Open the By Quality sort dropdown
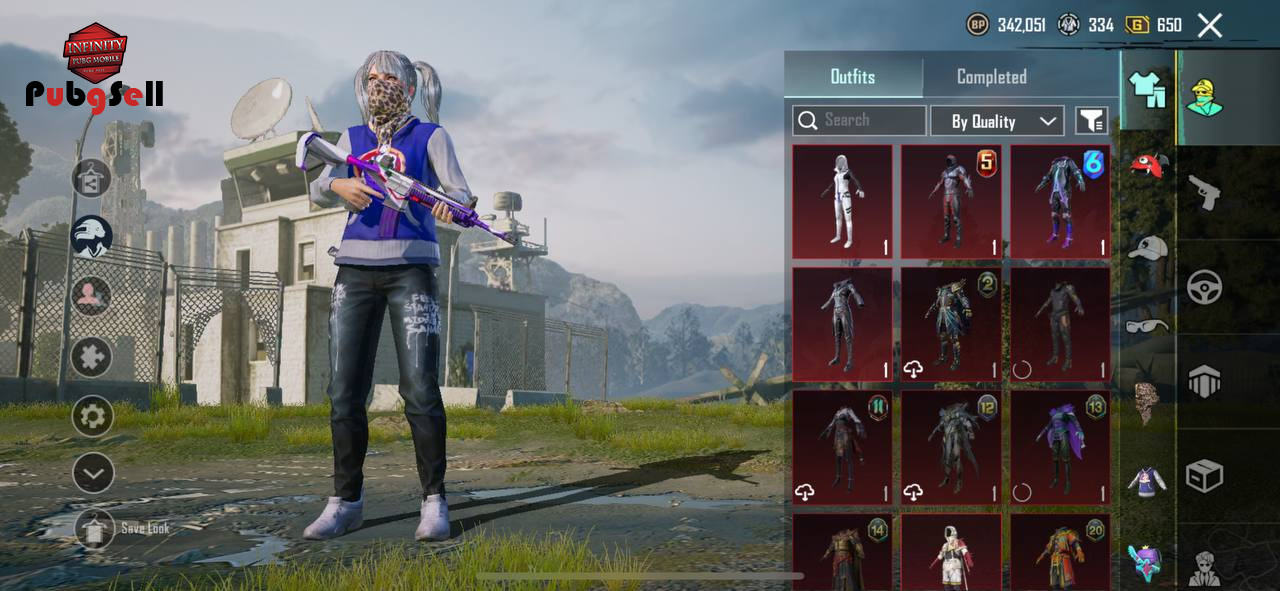 (x=996, y=121)
